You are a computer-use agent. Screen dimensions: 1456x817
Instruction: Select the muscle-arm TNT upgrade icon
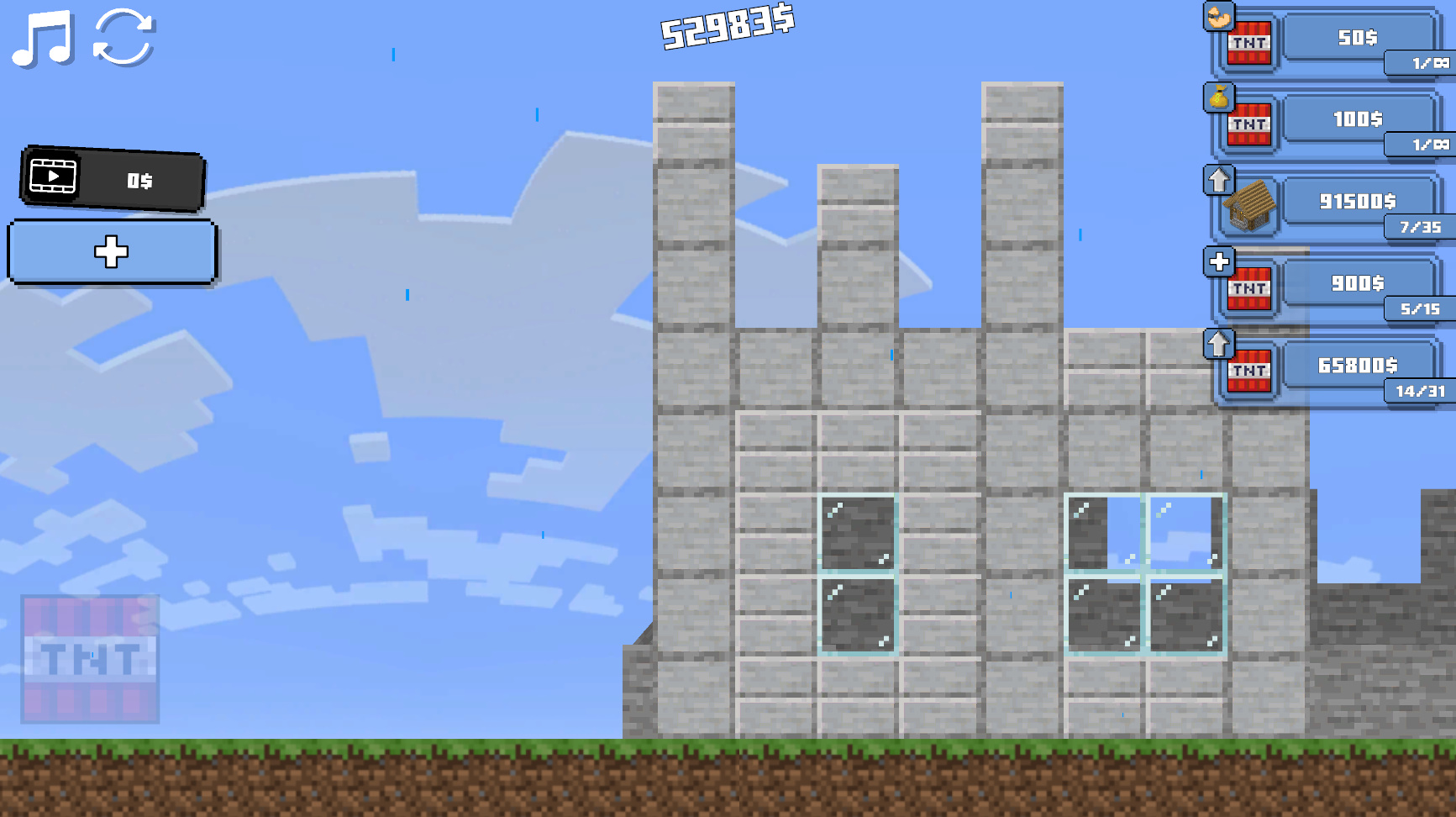(1217, 18)
